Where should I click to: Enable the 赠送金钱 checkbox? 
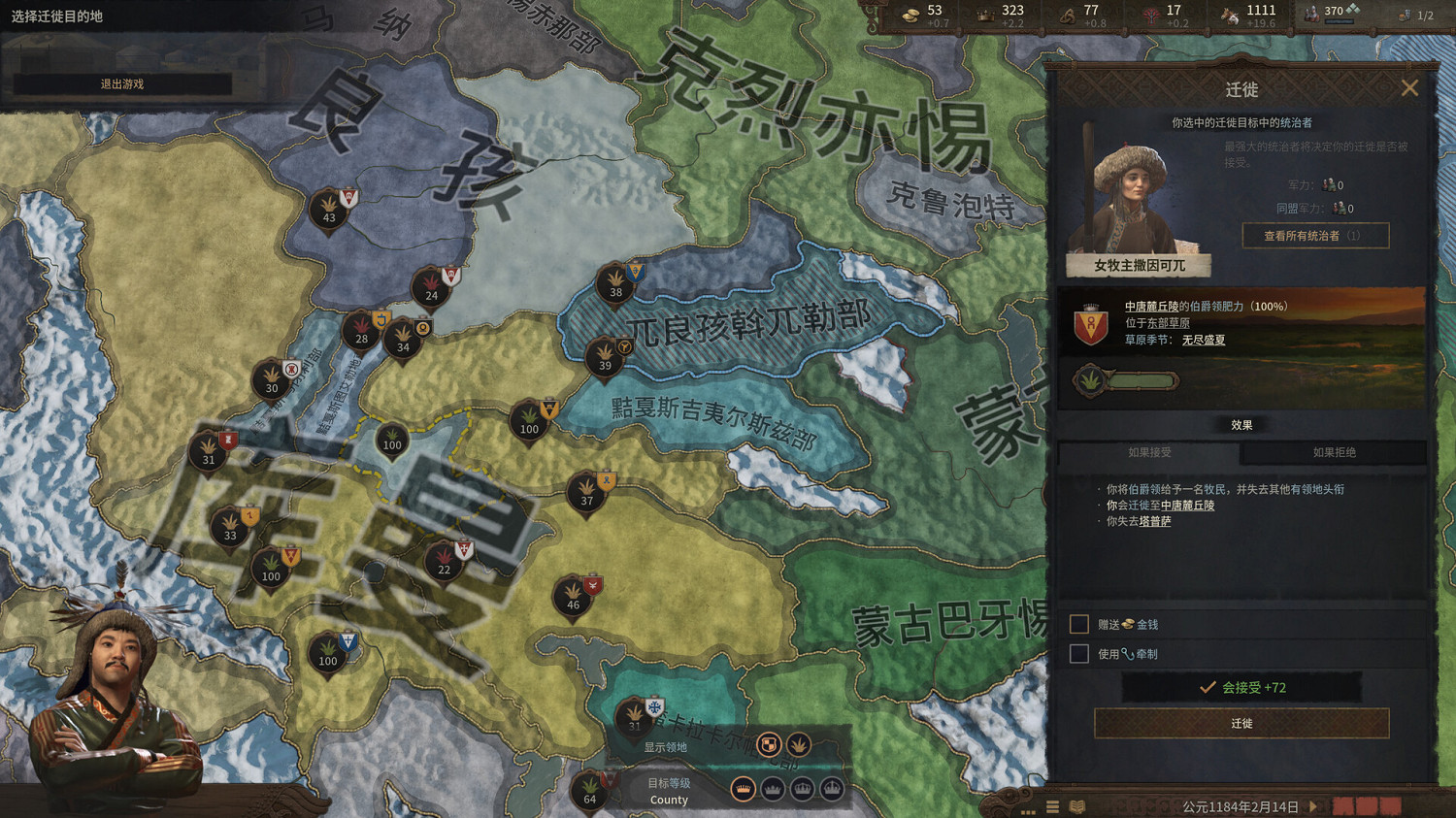(1079, 625)
